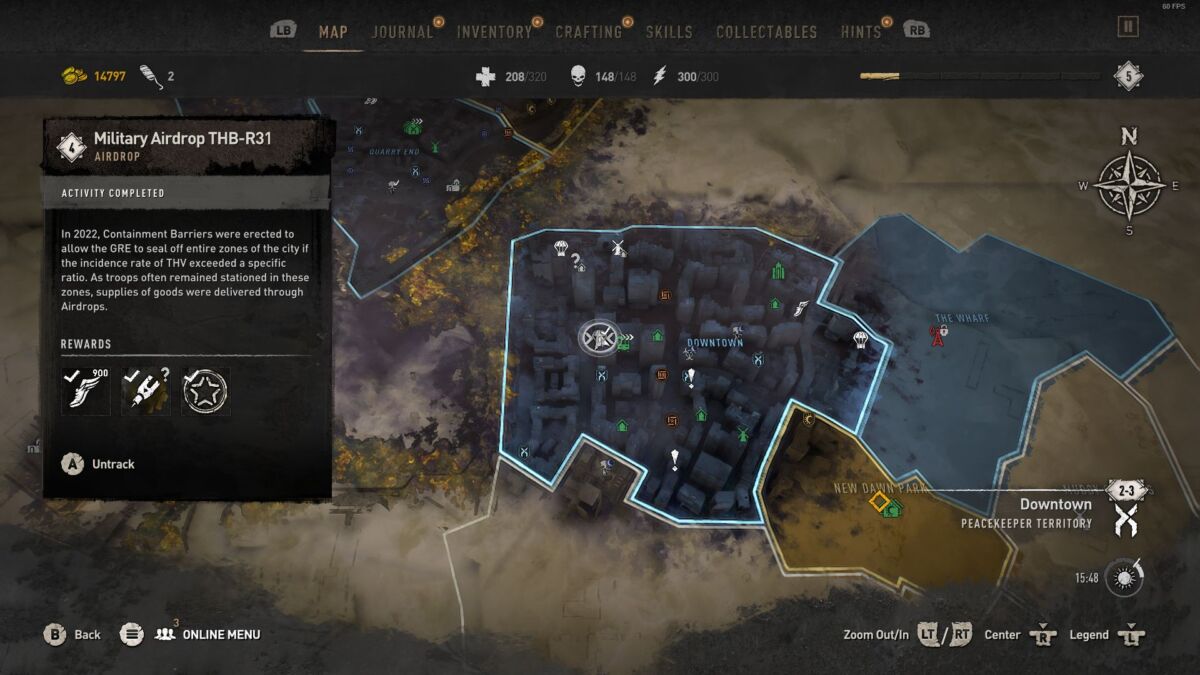
Task: Click the parachute airdrop marker near The Wharf
Action: point(860,340)
